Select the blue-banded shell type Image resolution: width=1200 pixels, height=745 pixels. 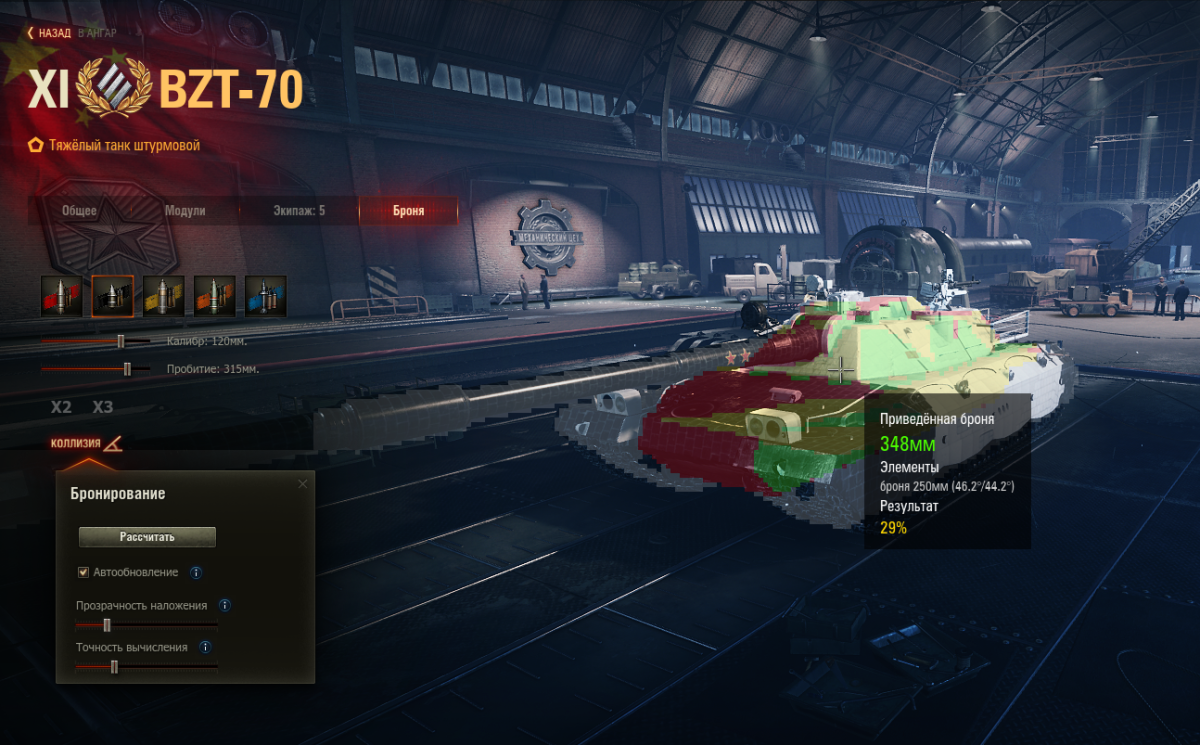click(266, 296)
